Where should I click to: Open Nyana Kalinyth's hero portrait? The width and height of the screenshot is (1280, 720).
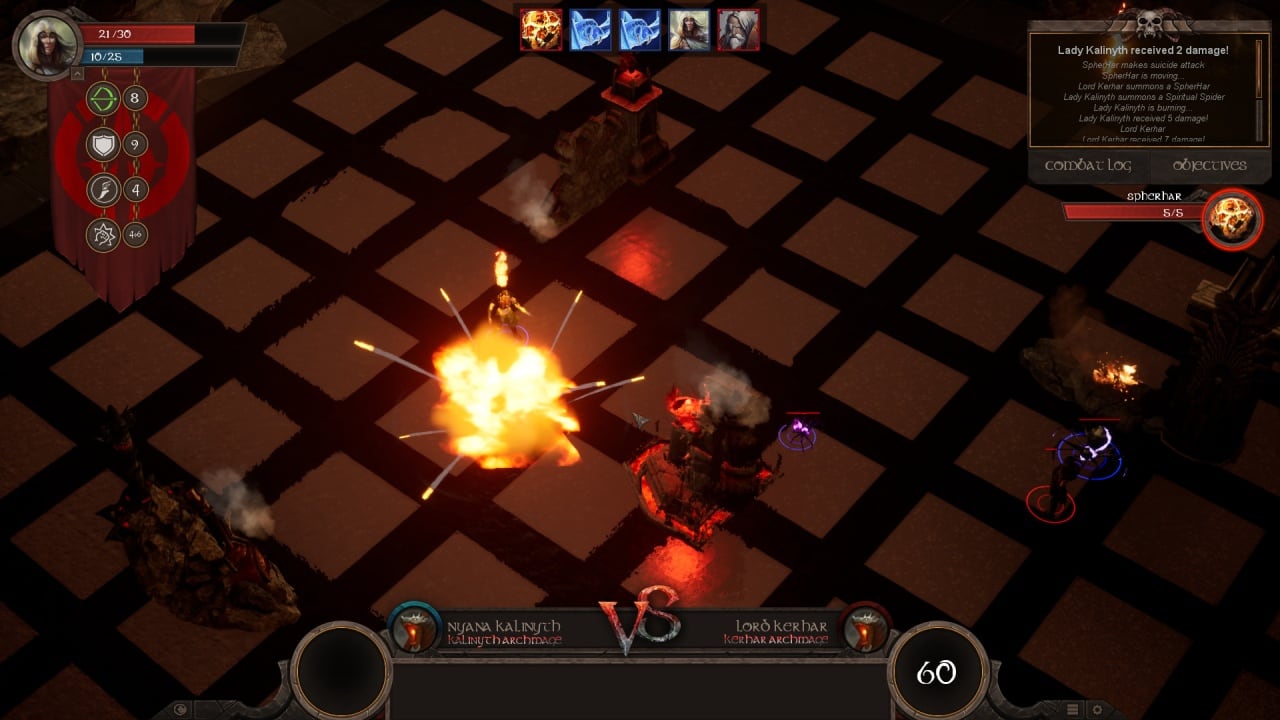tap(46, 44)
